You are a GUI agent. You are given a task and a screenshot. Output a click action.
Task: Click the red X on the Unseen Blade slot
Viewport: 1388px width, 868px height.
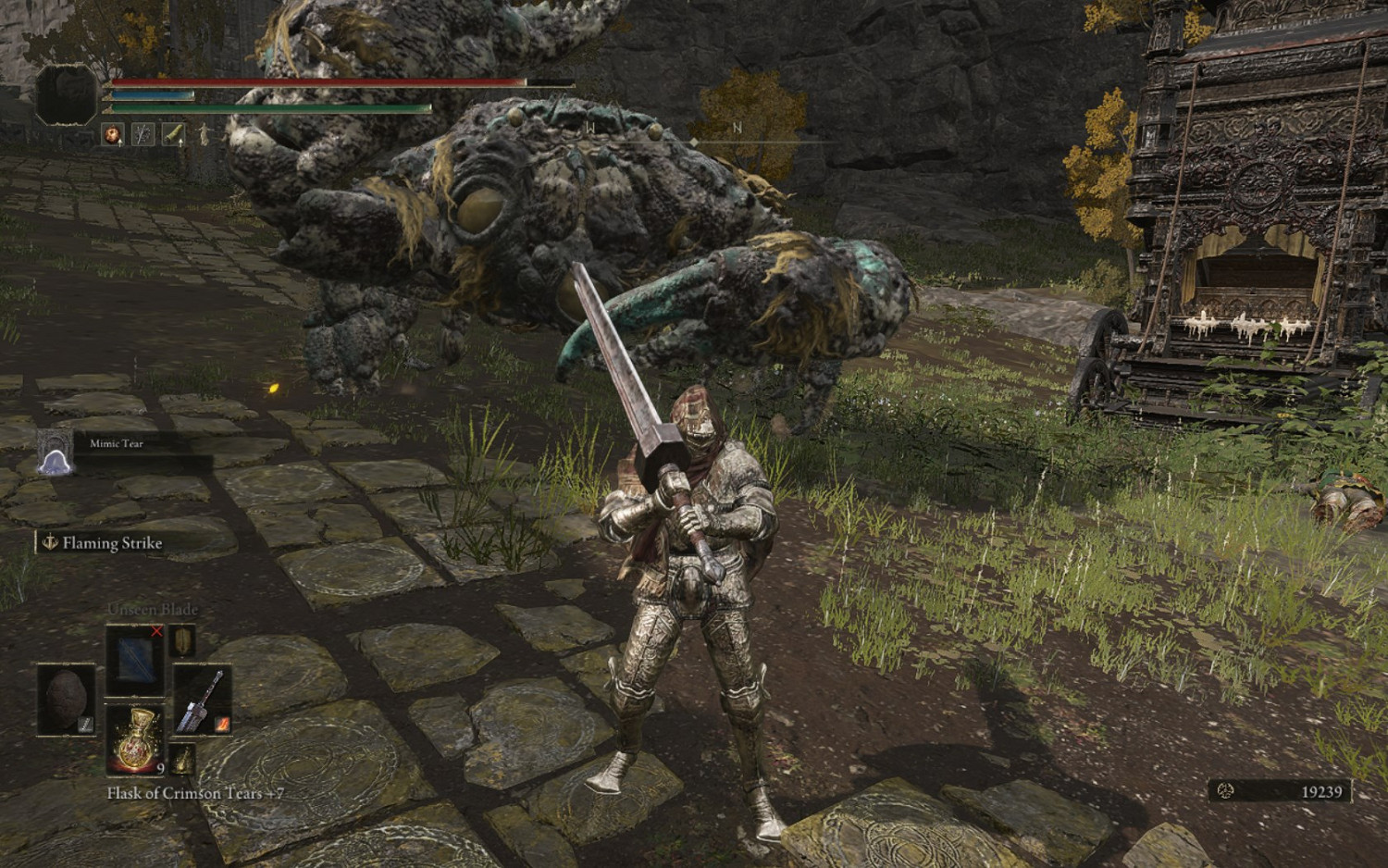coord(155,631)
